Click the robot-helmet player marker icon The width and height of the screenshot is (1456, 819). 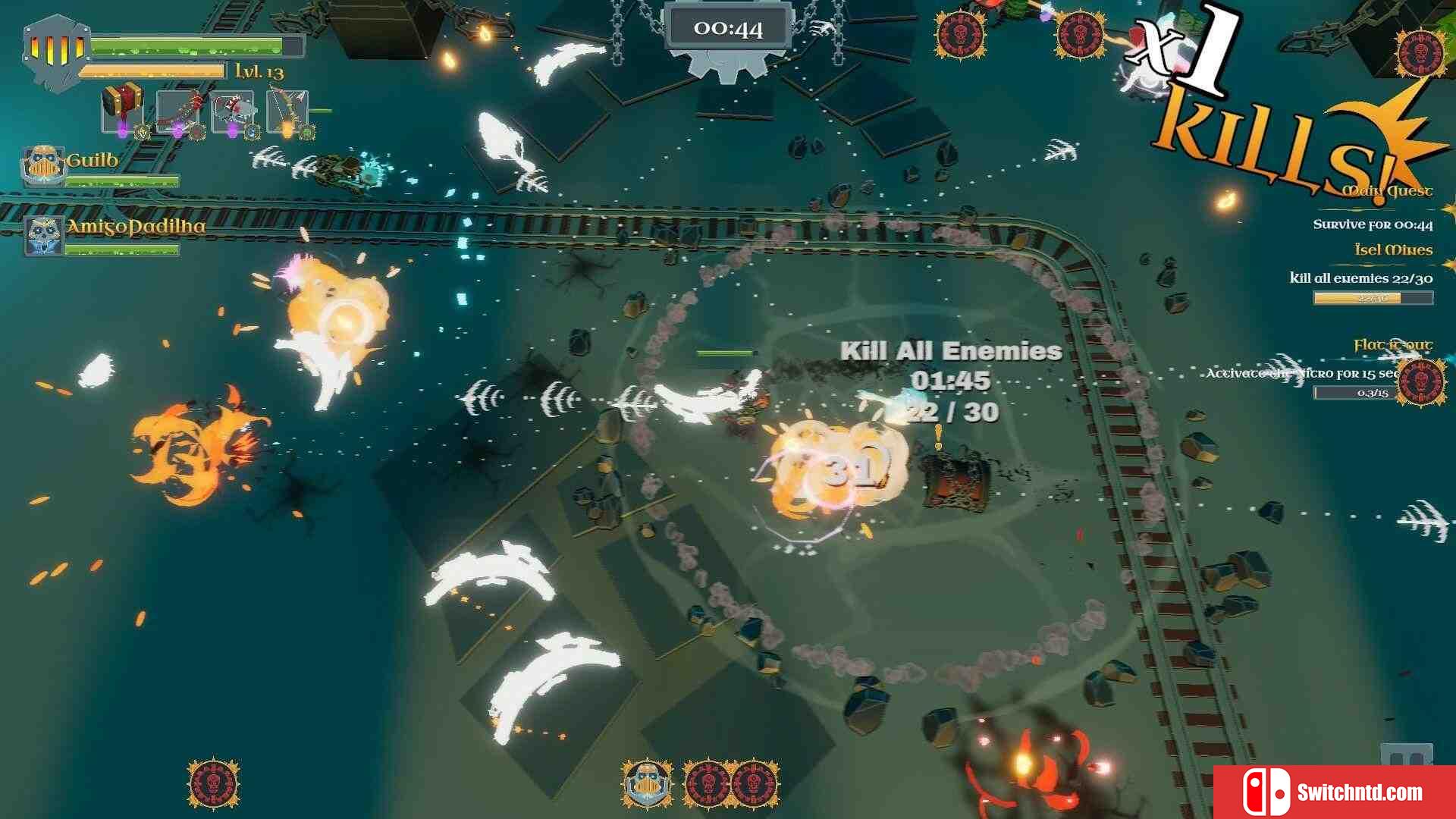tap(647, 783)
